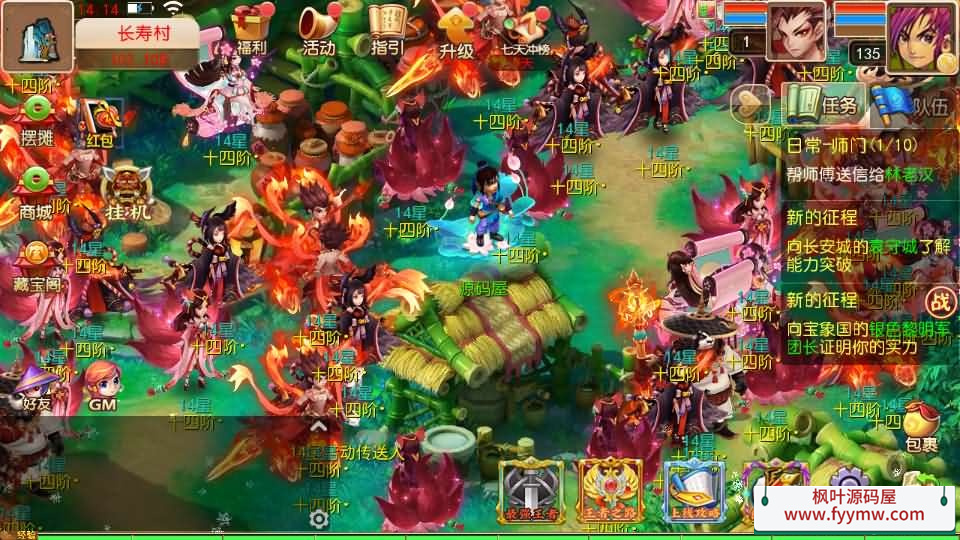
Task: Open the 上线攻略 login guide icon
Action: [694, 490]
